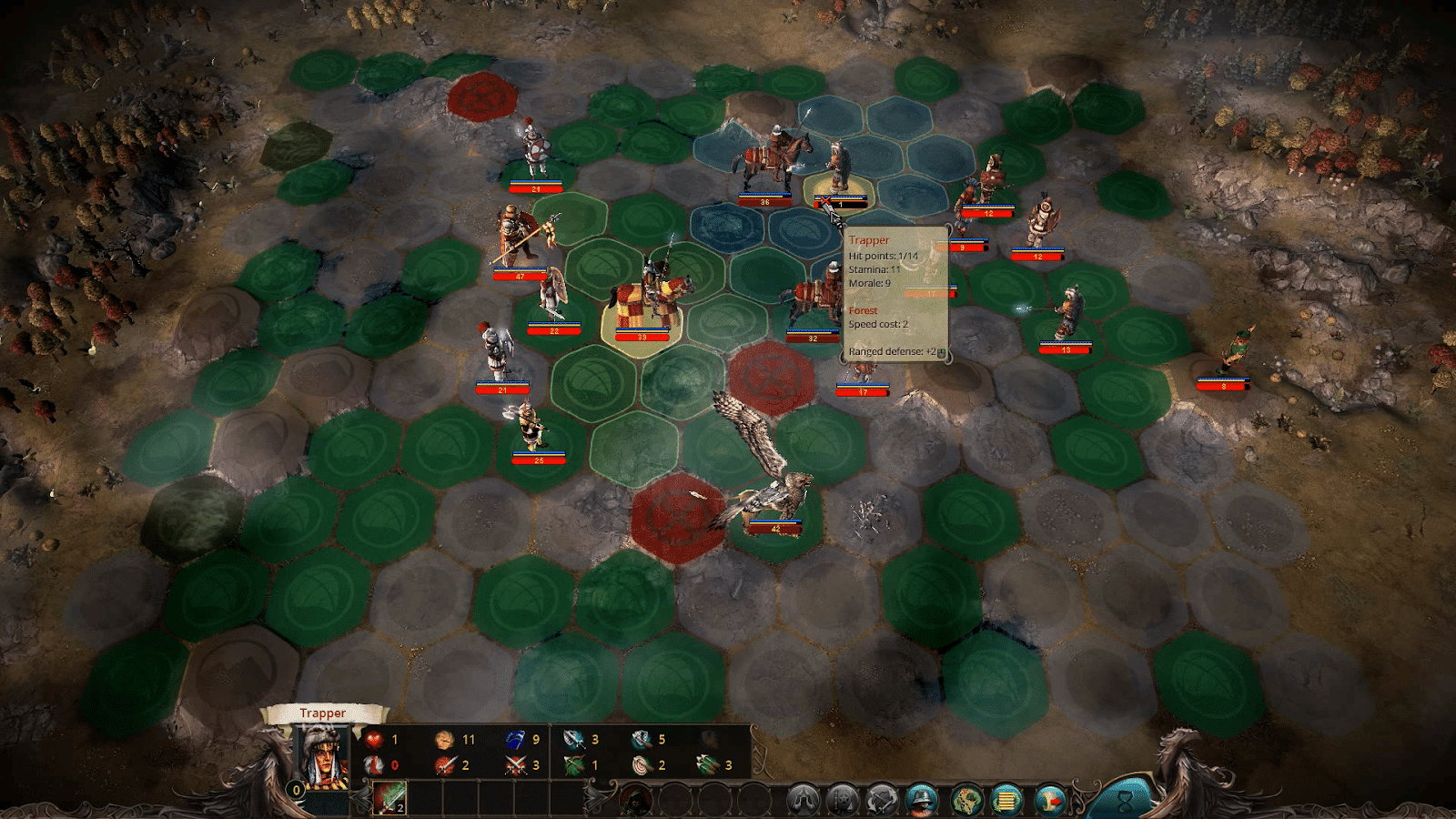Open the yellow list log button

pyautogui.click(x=1006, y=800)
